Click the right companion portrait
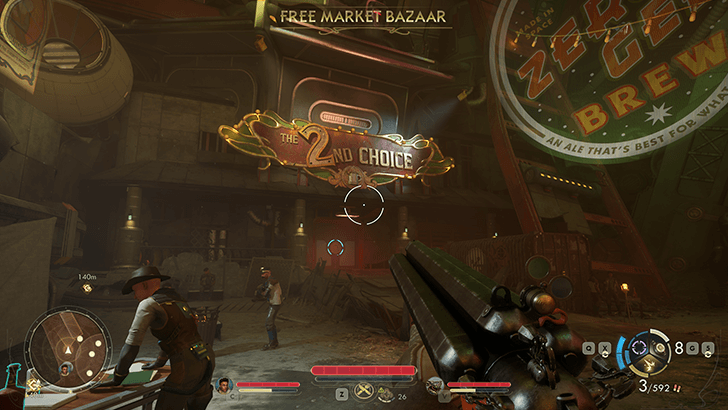 (433, 385)
